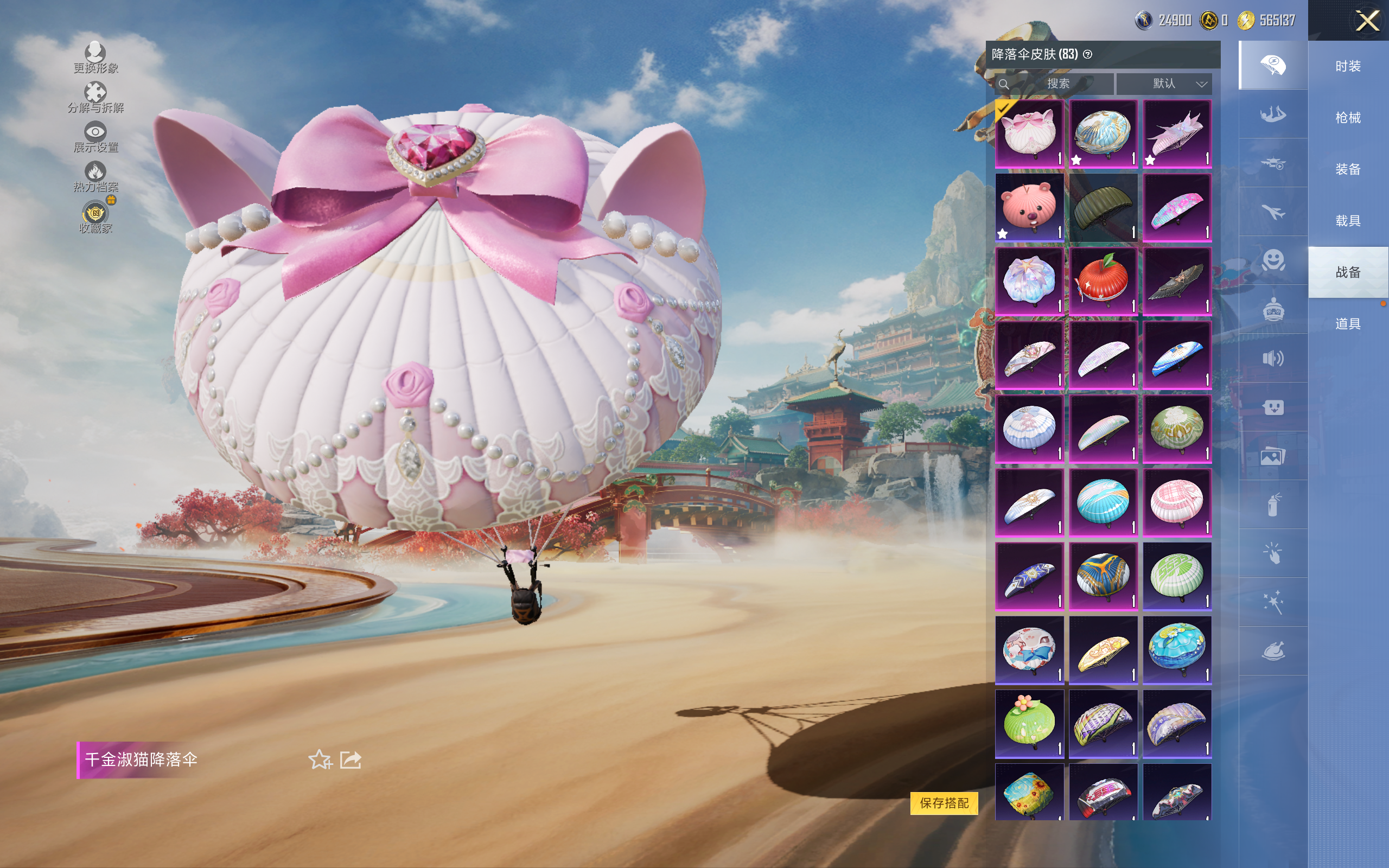Open the 枪械 firearms tab
Screen dimensions: 1389x868
(1348, 118)
